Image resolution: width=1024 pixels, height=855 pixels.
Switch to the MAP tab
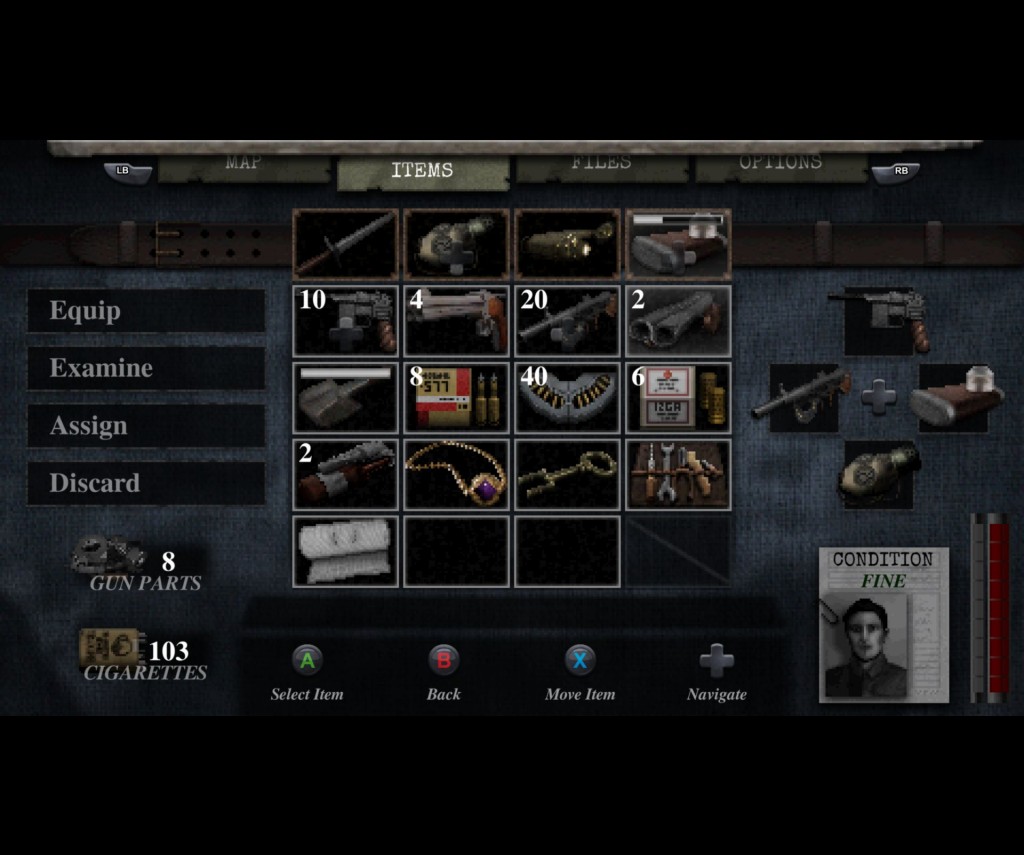244,165
